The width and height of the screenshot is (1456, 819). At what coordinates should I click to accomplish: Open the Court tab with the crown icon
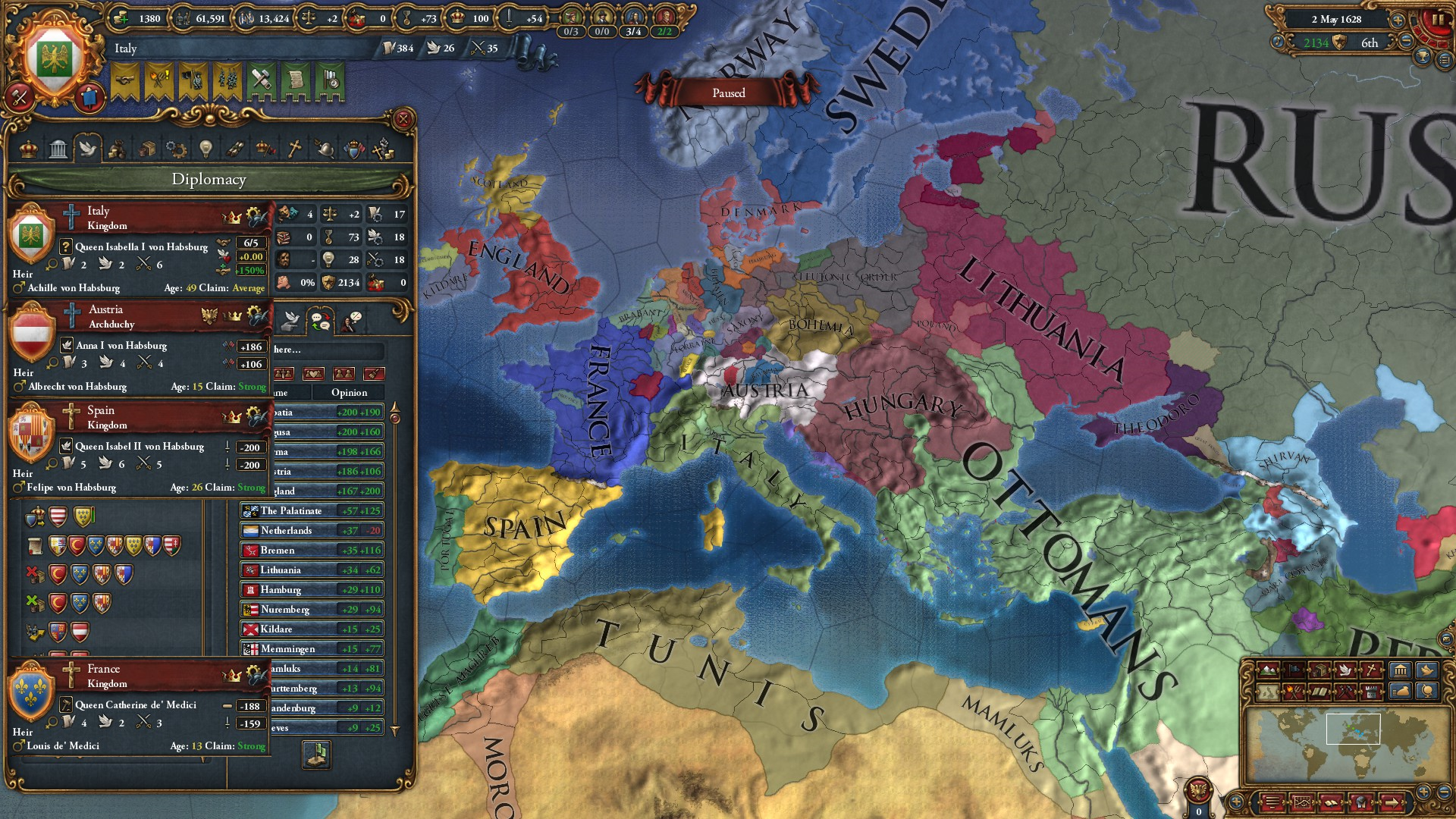pyautogui.click(x=30, y=149)
